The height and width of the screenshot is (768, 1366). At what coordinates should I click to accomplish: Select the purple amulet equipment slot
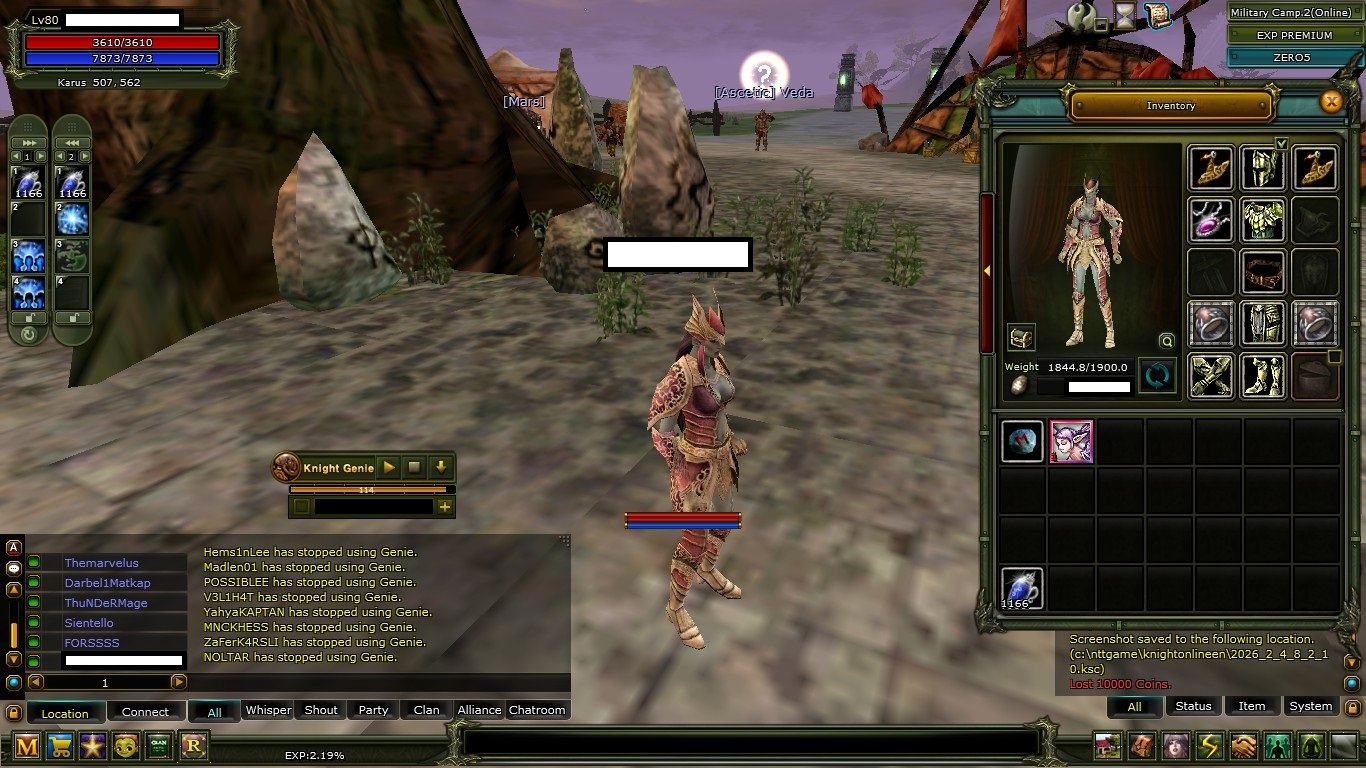(x=1210, y=219)
